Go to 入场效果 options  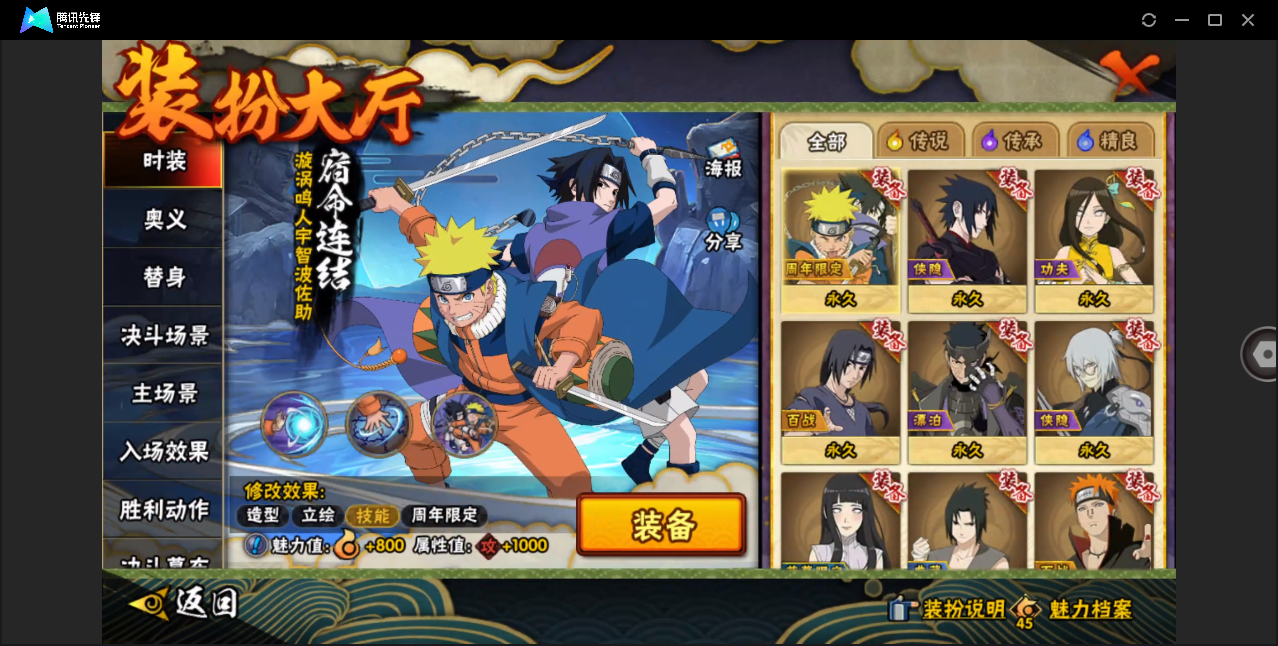pyautogui.click(x=163, y=451)
